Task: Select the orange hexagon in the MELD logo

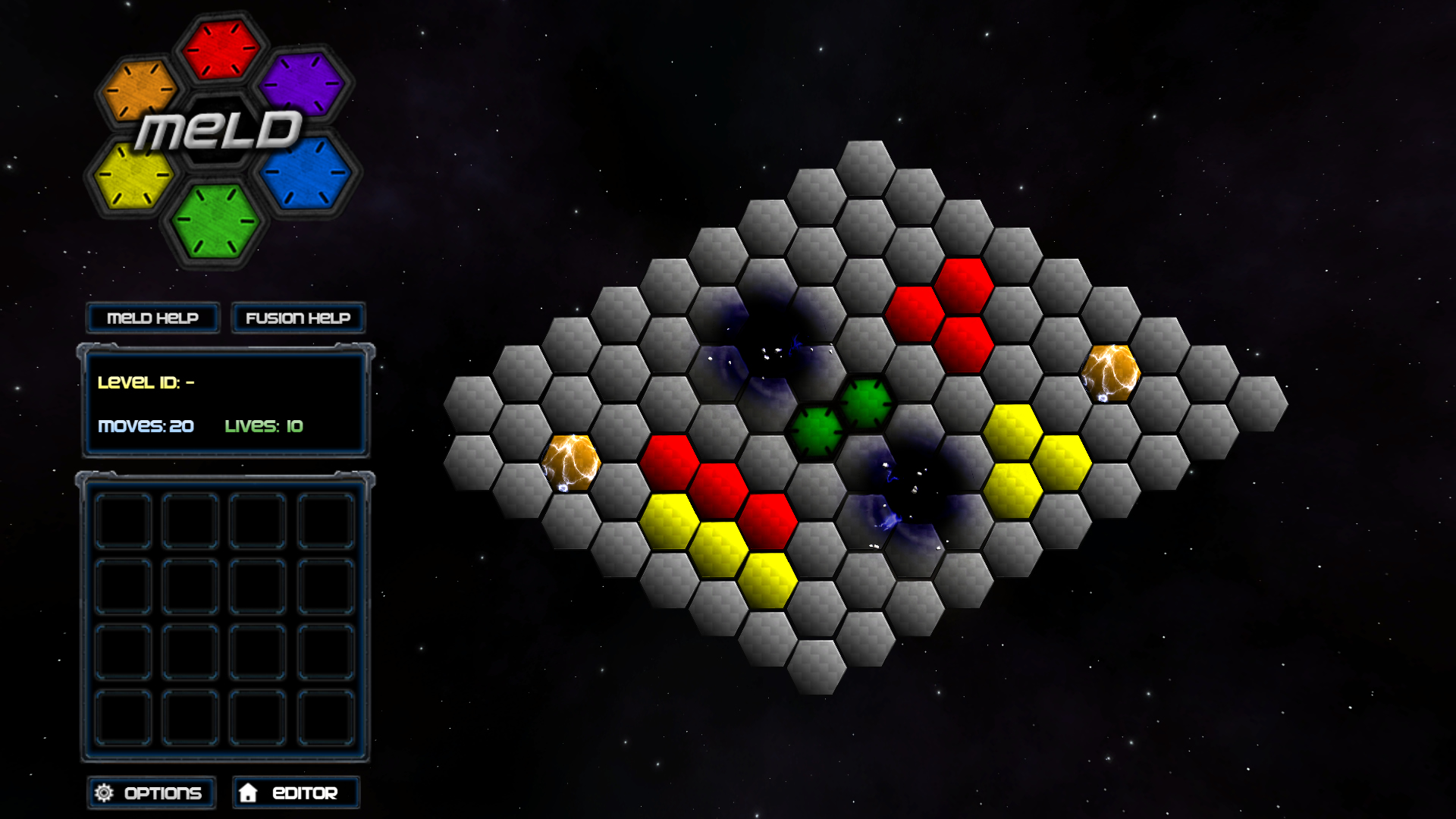Action: click(x=138, y=91)
